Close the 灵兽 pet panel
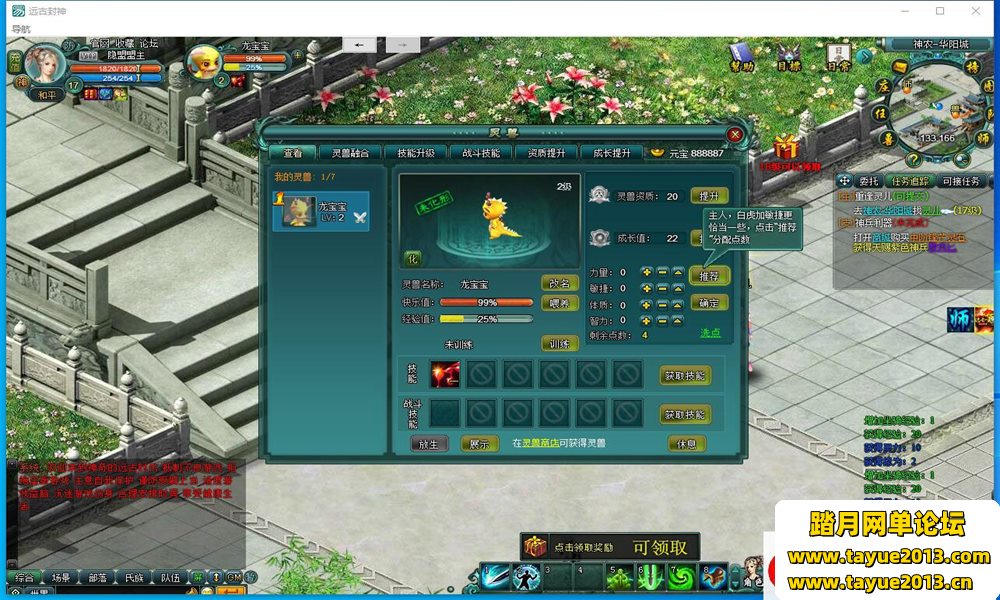This screenshot has height=600, width=1000. (x=735, y=133)
